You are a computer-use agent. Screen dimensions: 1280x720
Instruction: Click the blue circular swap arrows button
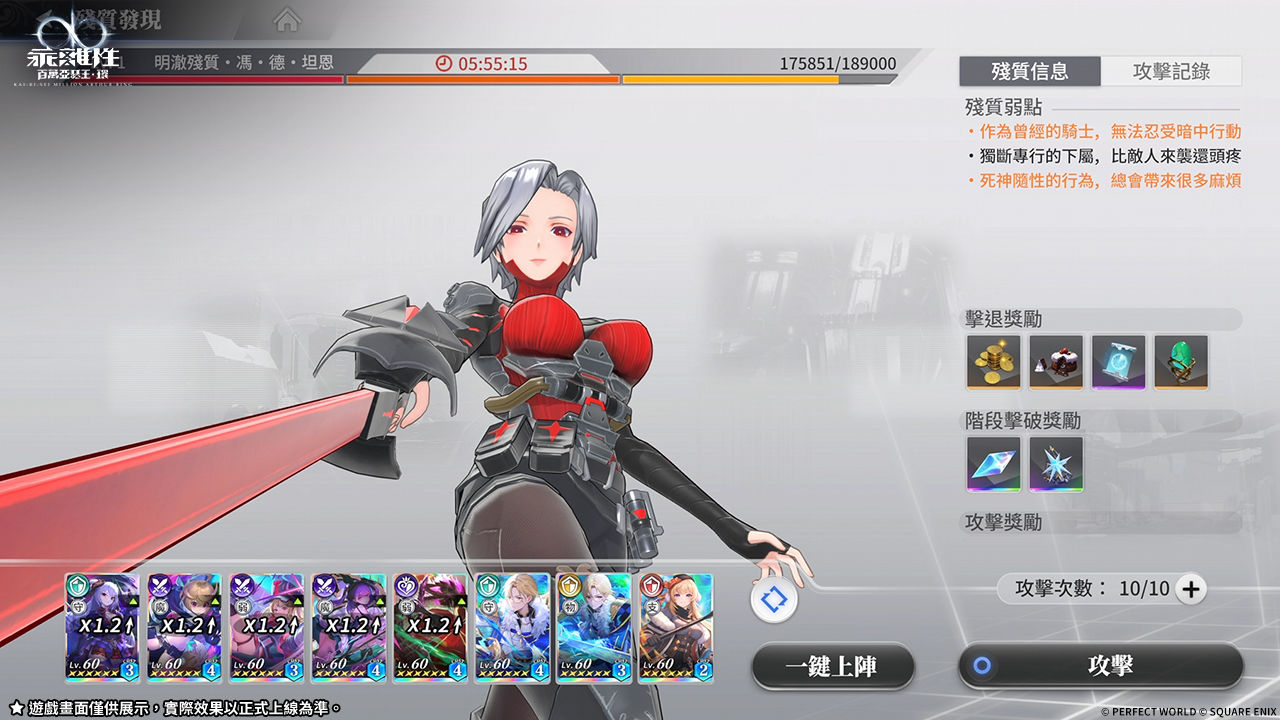click(x=775, y=600)
